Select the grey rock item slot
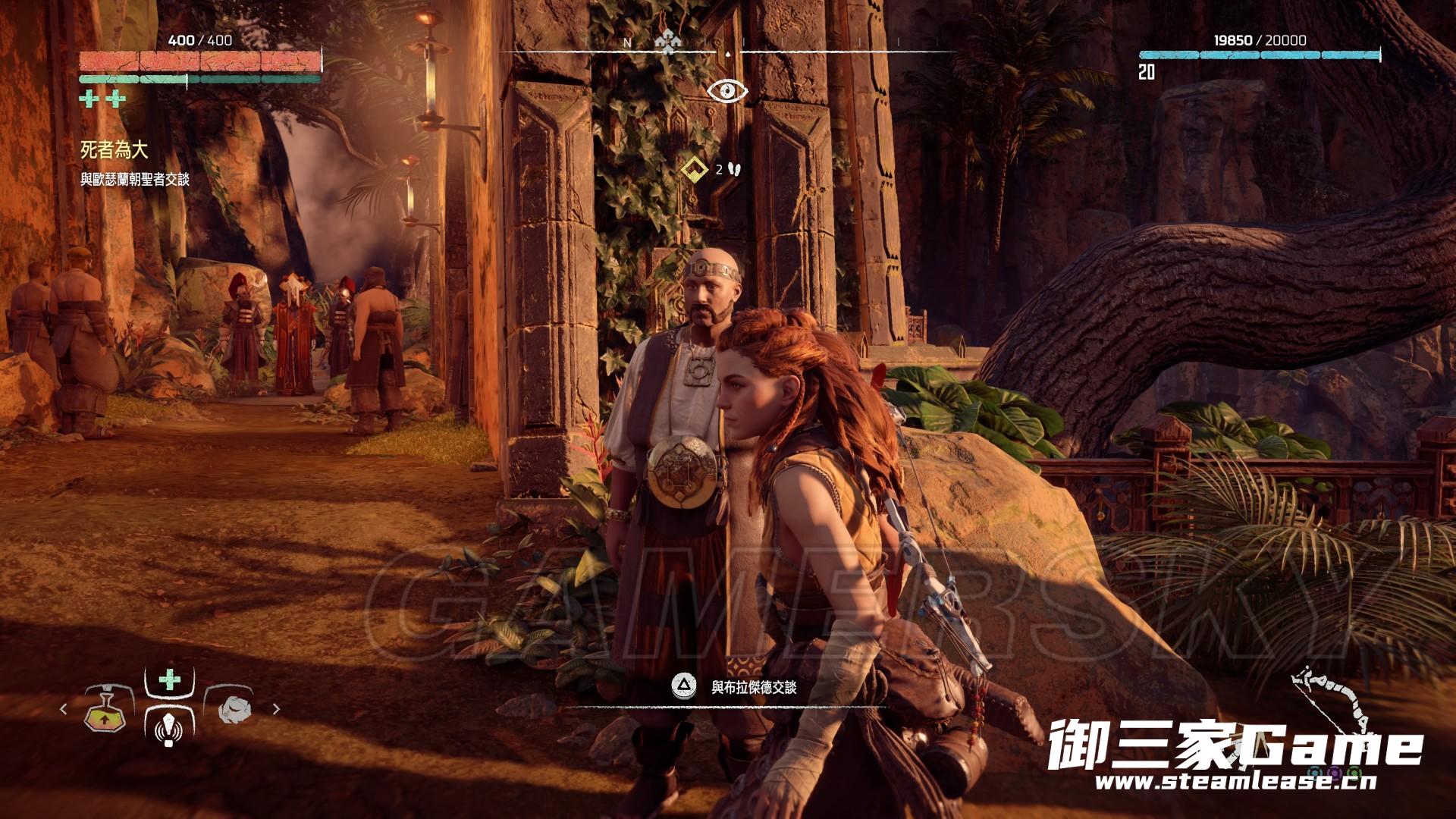Screen dimensions: 1456x819 click(232, 709)
